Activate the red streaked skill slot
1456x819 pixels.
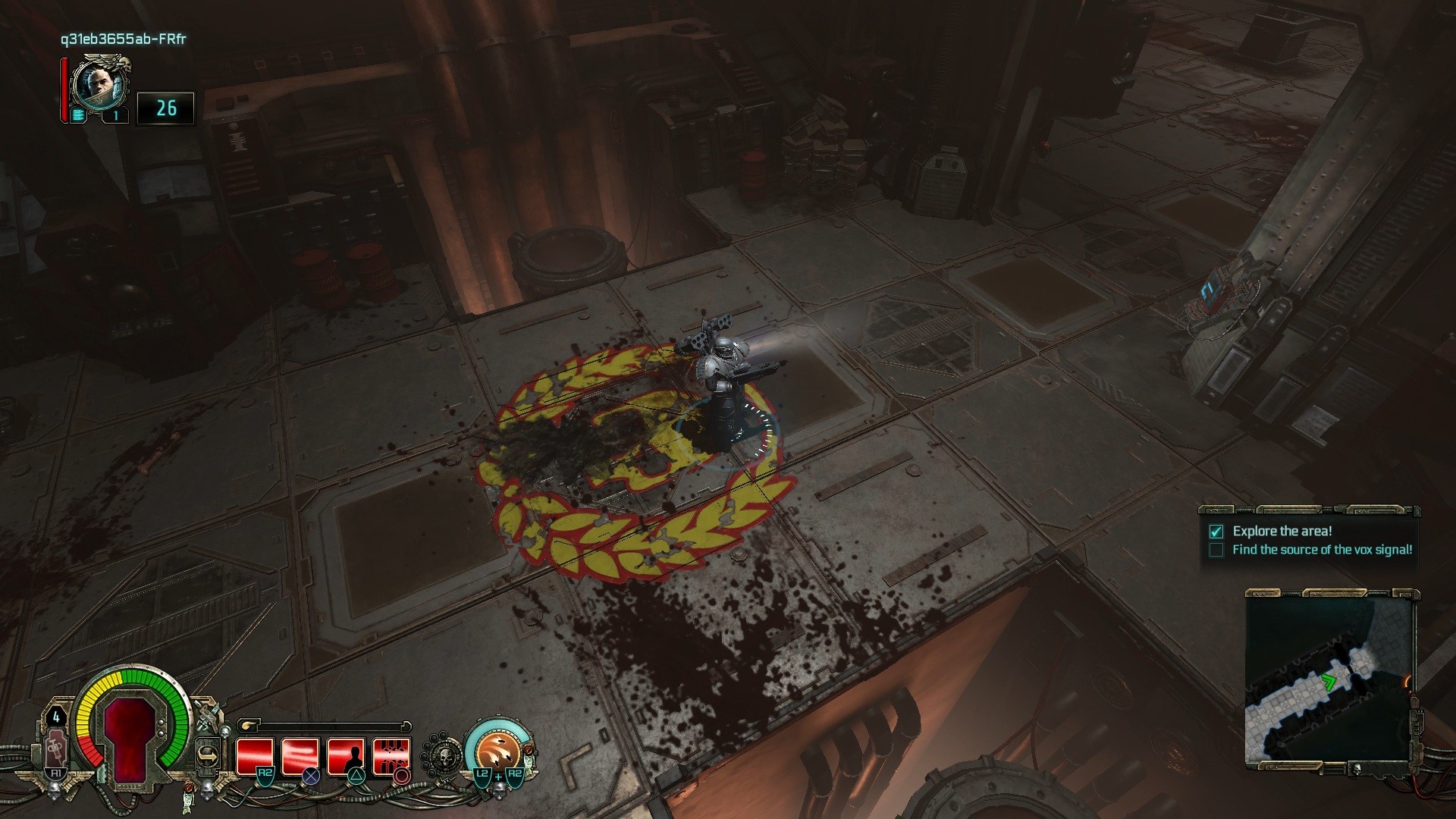[x=300, y=755]
